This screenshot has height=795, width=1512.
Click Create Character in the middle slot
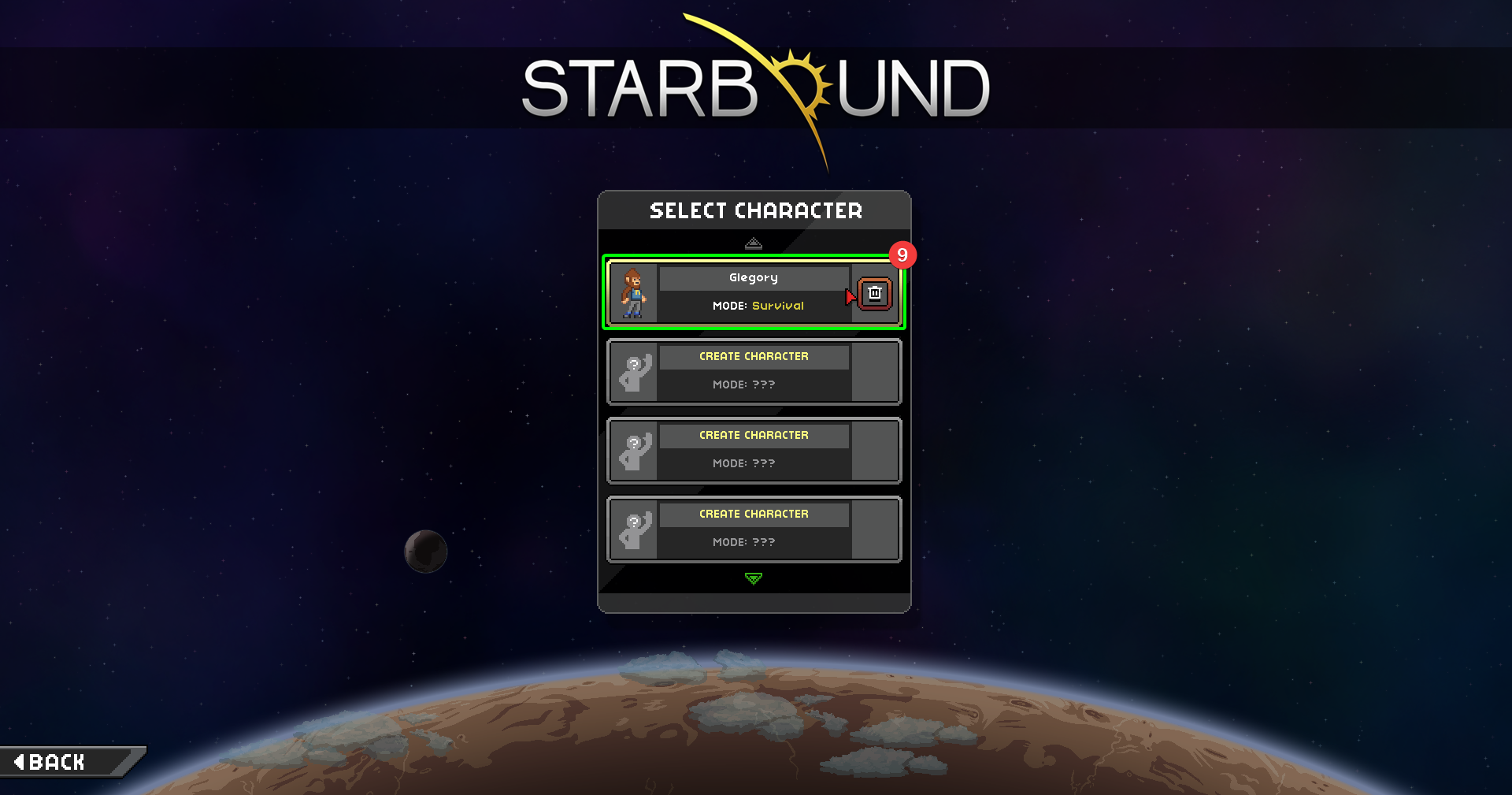[x=754, y=435]
